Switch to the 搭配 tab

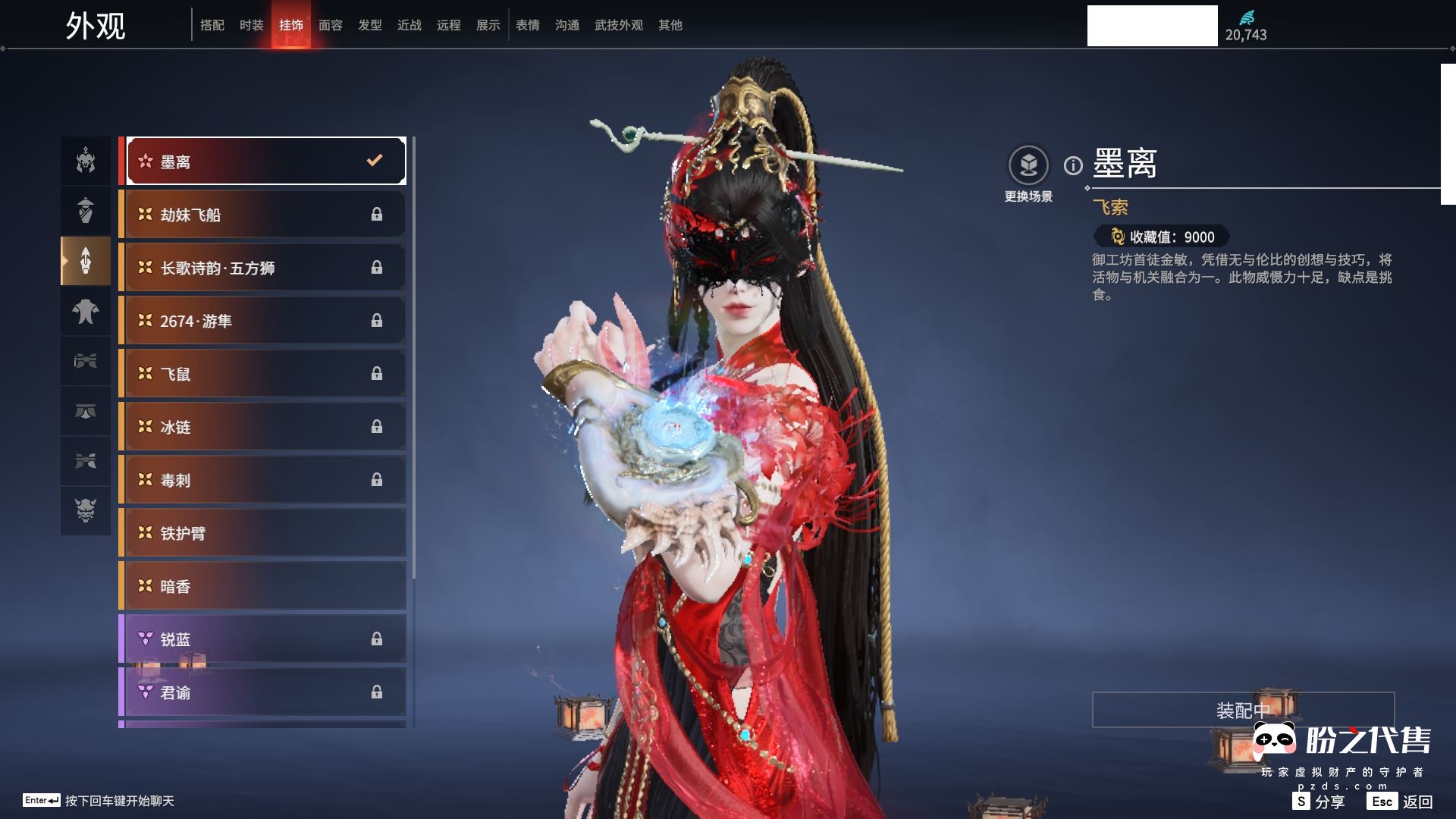212,25
